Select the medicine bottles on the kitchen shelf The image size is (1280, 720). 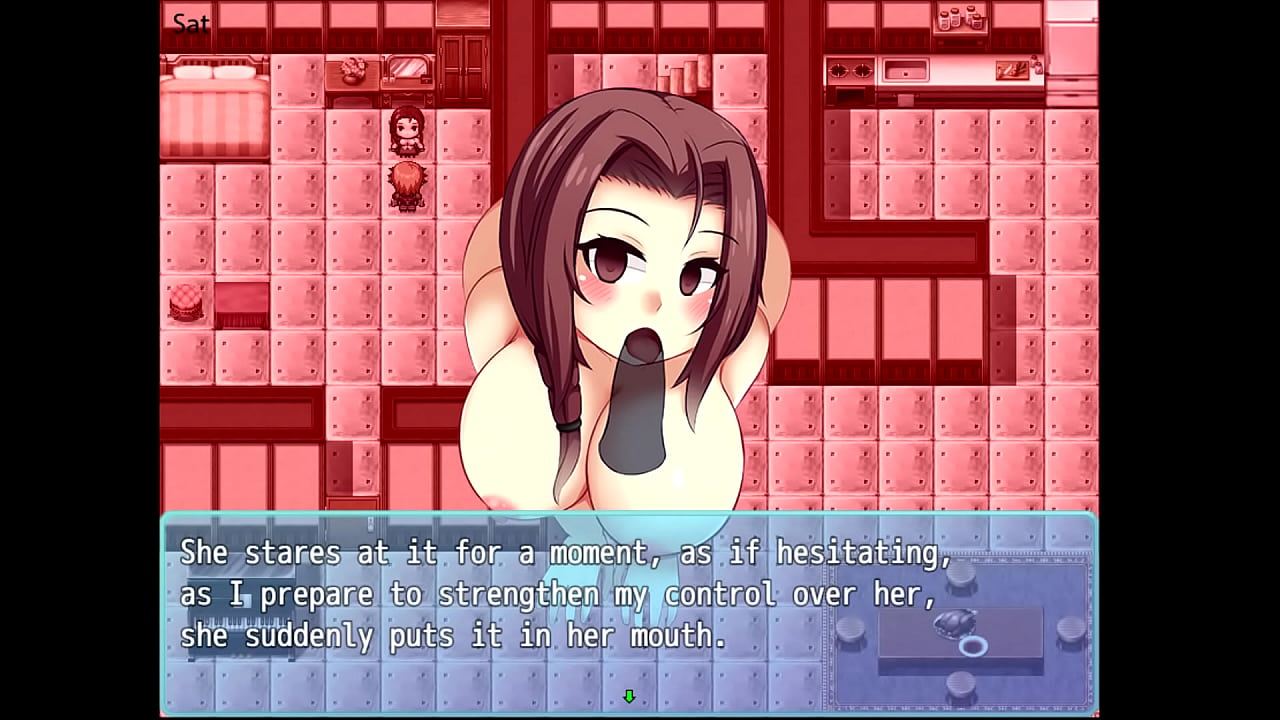click(959, 18)
